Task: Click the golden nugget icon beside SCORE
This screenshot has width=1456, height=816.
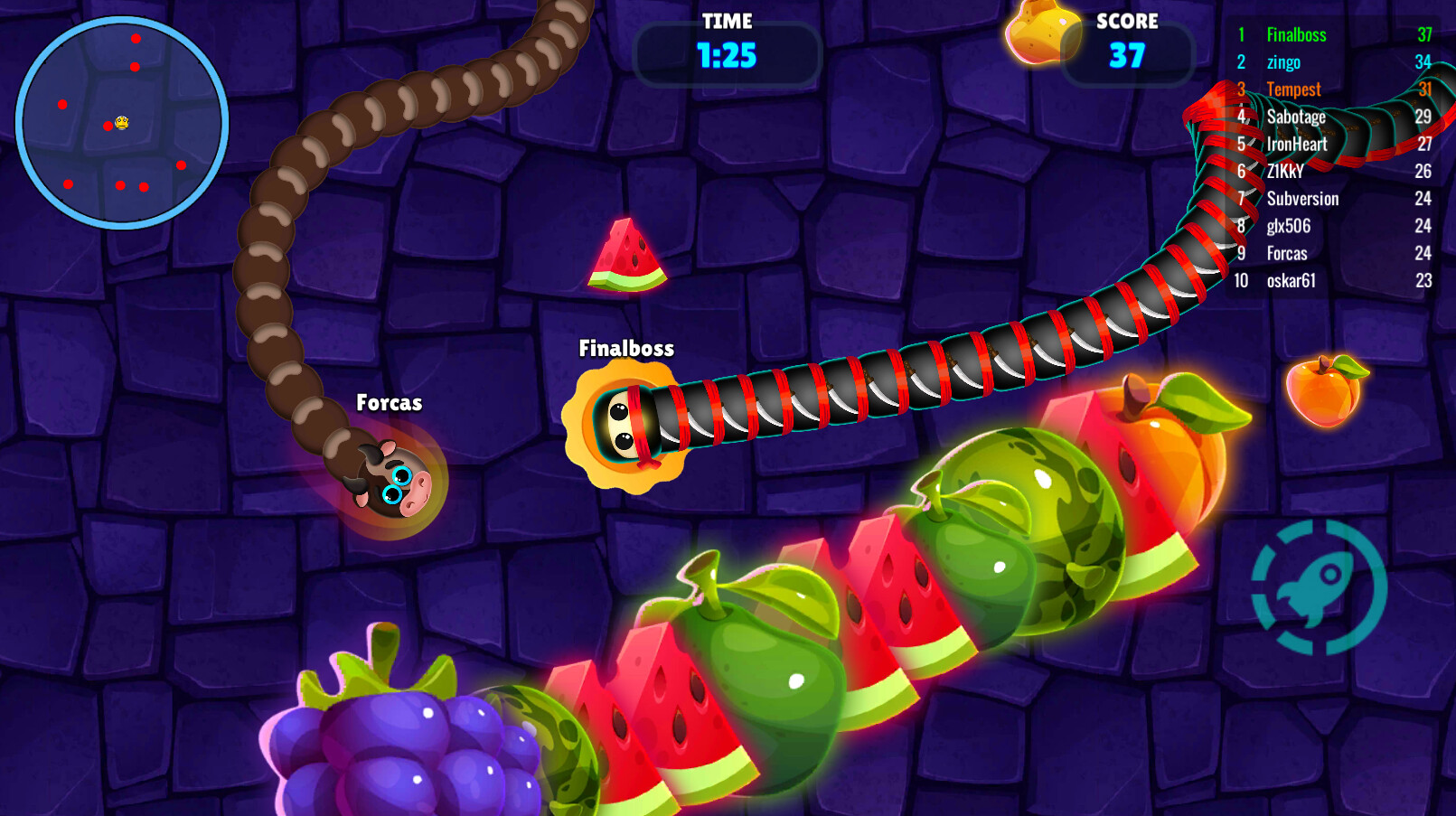Action: 1044,36
